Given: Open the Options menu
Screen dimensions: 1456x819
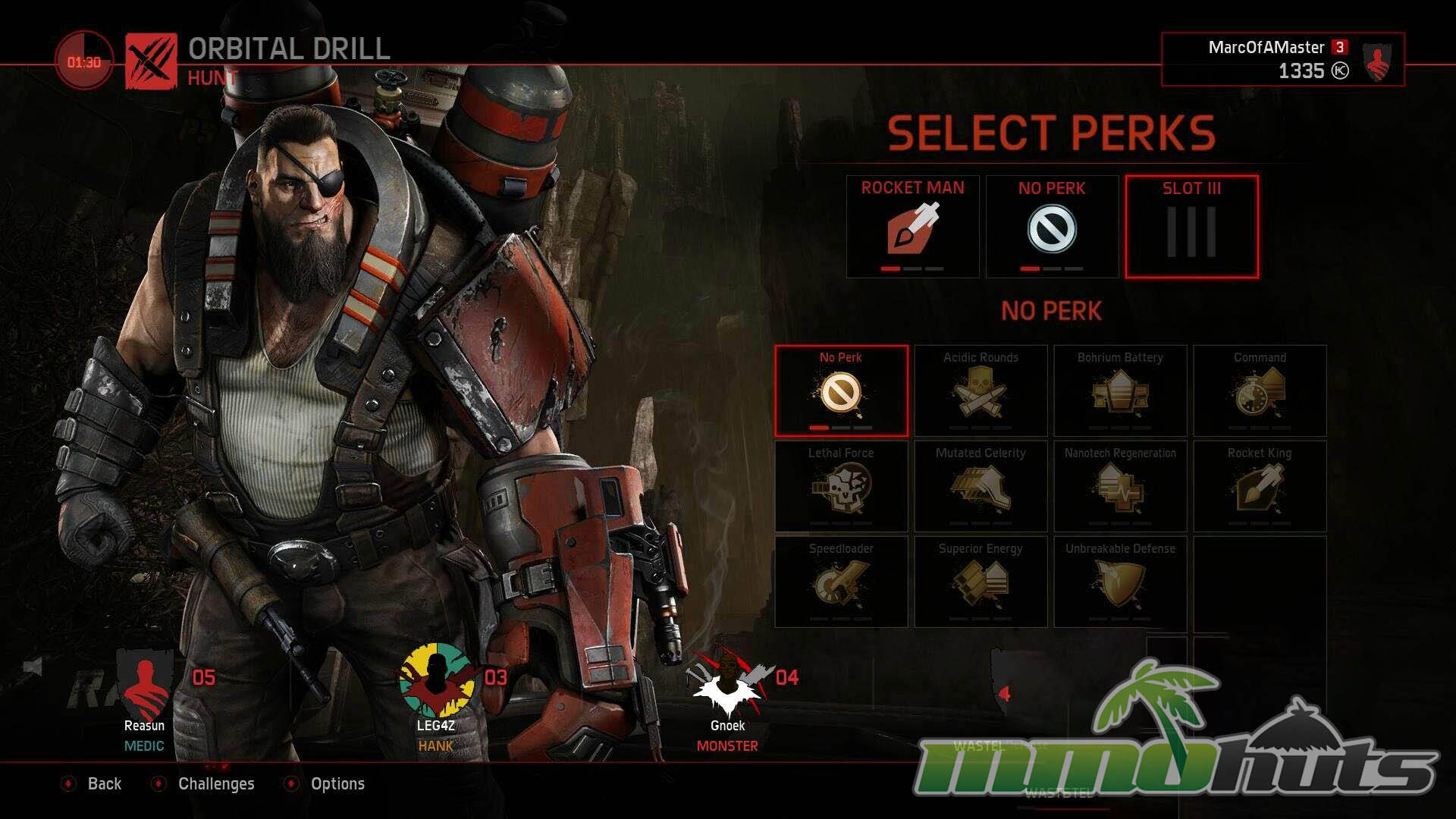Looking at the screenshot, I should pos(337,783).
